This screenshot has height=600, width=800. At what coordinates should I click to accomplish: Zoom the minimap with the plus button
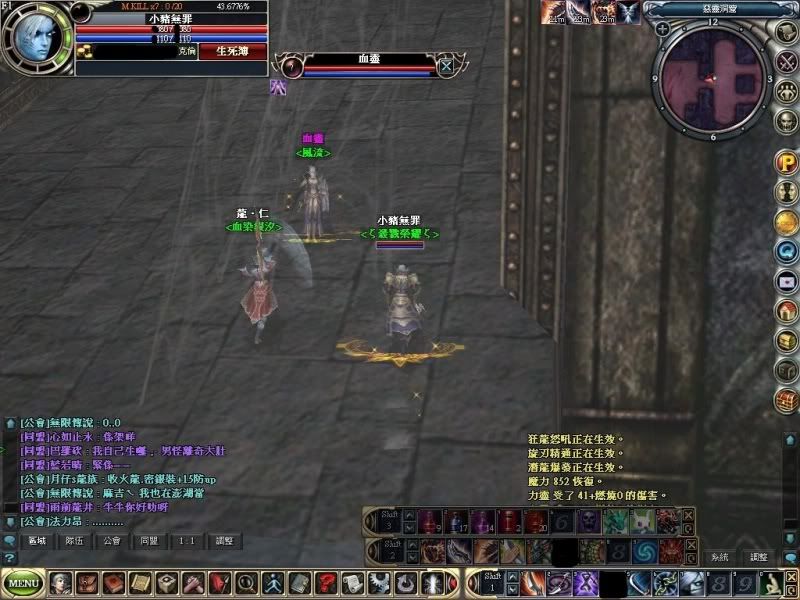click(x=663, y=28)
